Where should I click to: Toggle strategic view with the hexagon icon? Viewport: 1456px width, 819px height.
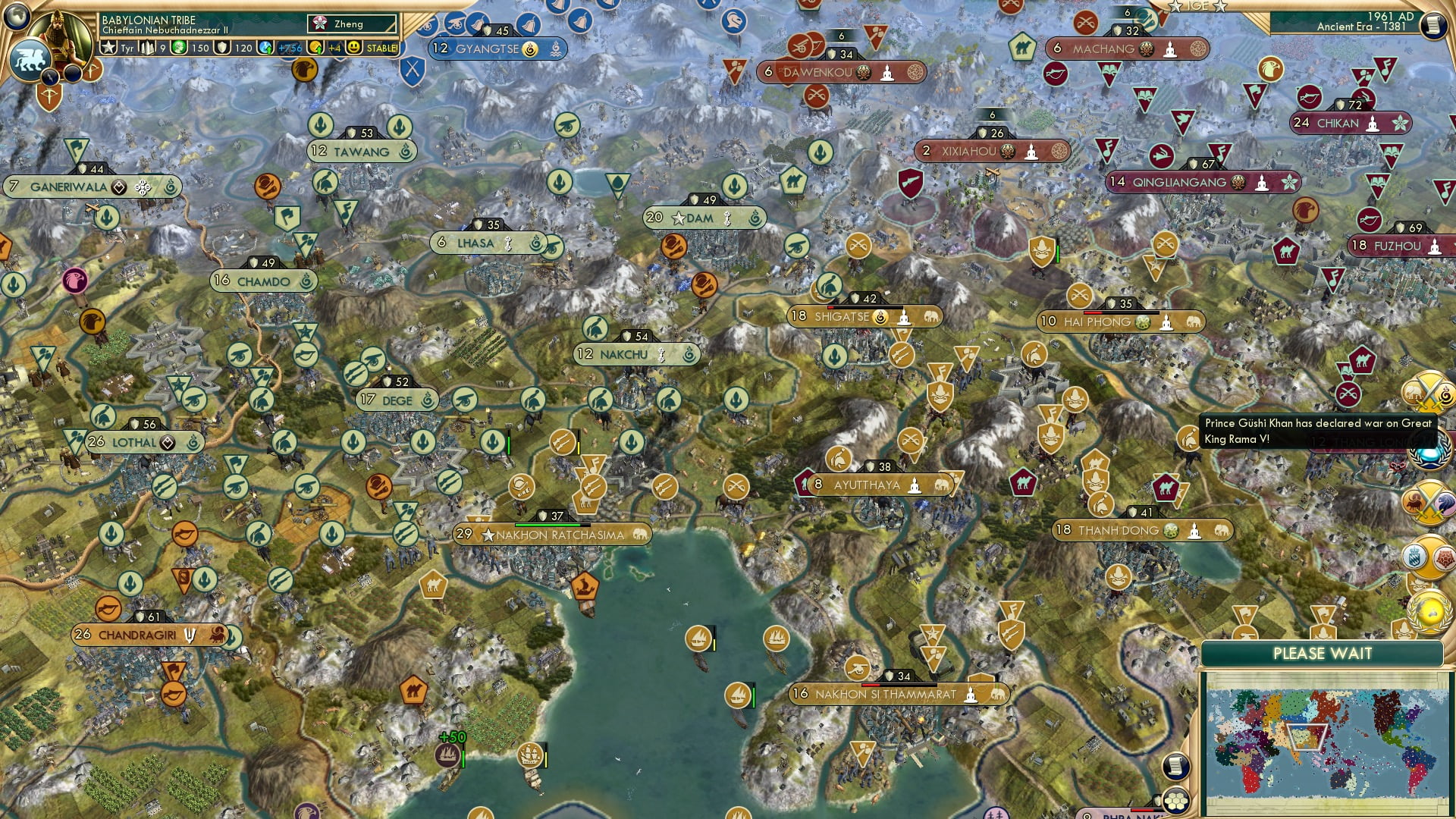tap(1177, 802)
